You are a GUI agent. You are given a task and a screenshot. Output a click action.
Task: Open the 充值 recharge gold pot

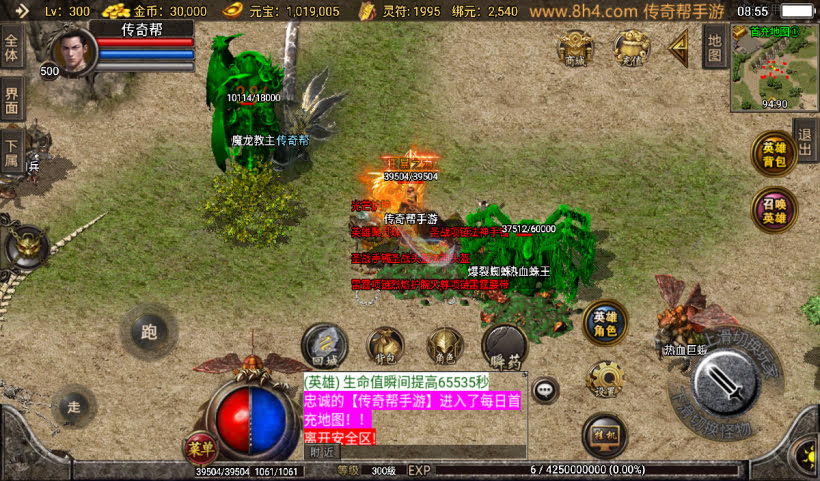pos(631,47)
